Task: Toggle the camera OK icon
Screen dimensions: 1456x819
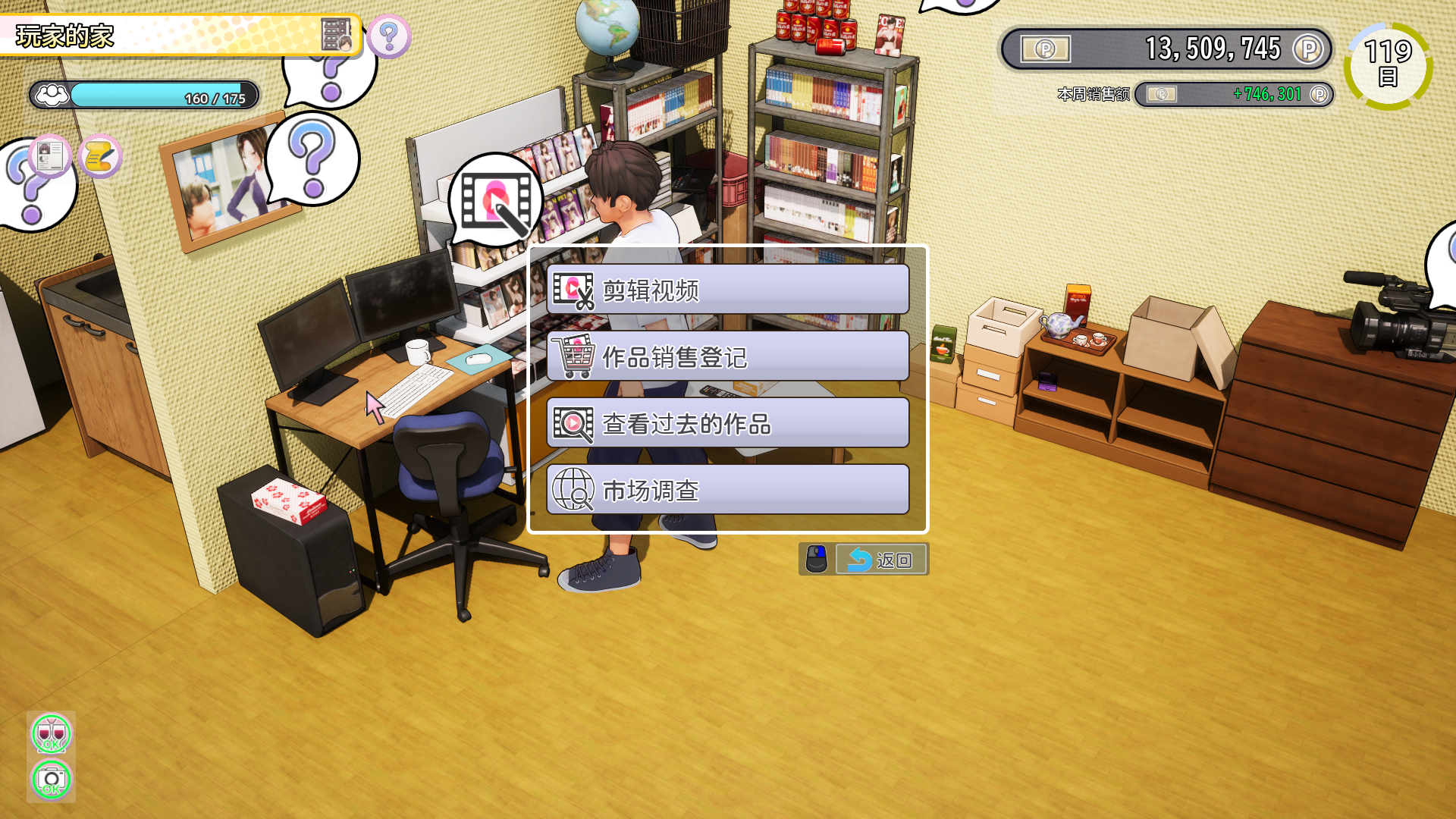Action: tap(51, 779)
